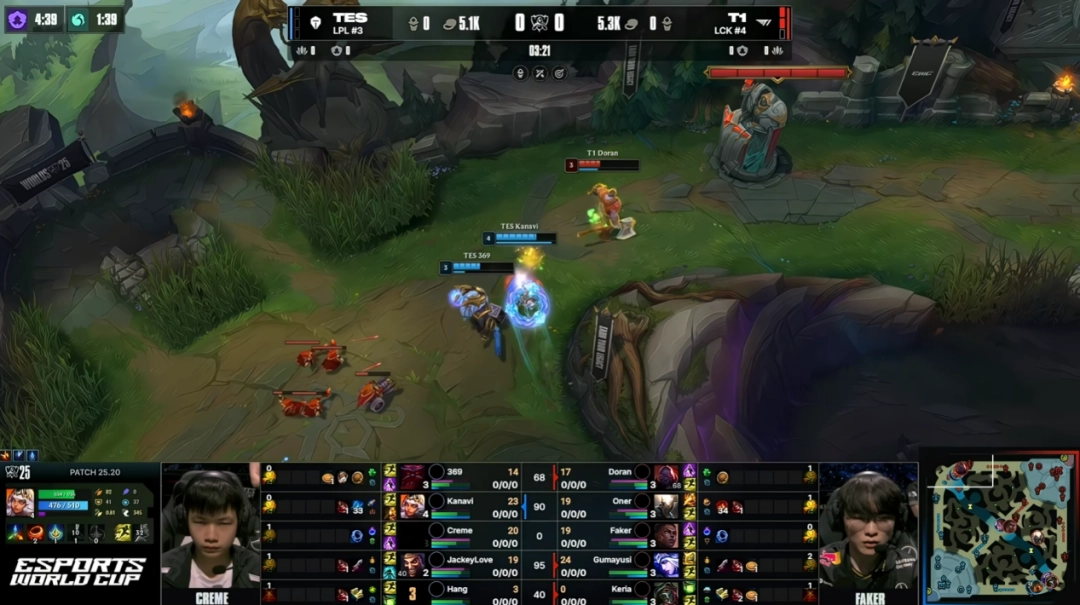This screenshot has height=605, width=1080.
Task: Click the purple Baron timer icon
Action: click(x=17, y=19)
